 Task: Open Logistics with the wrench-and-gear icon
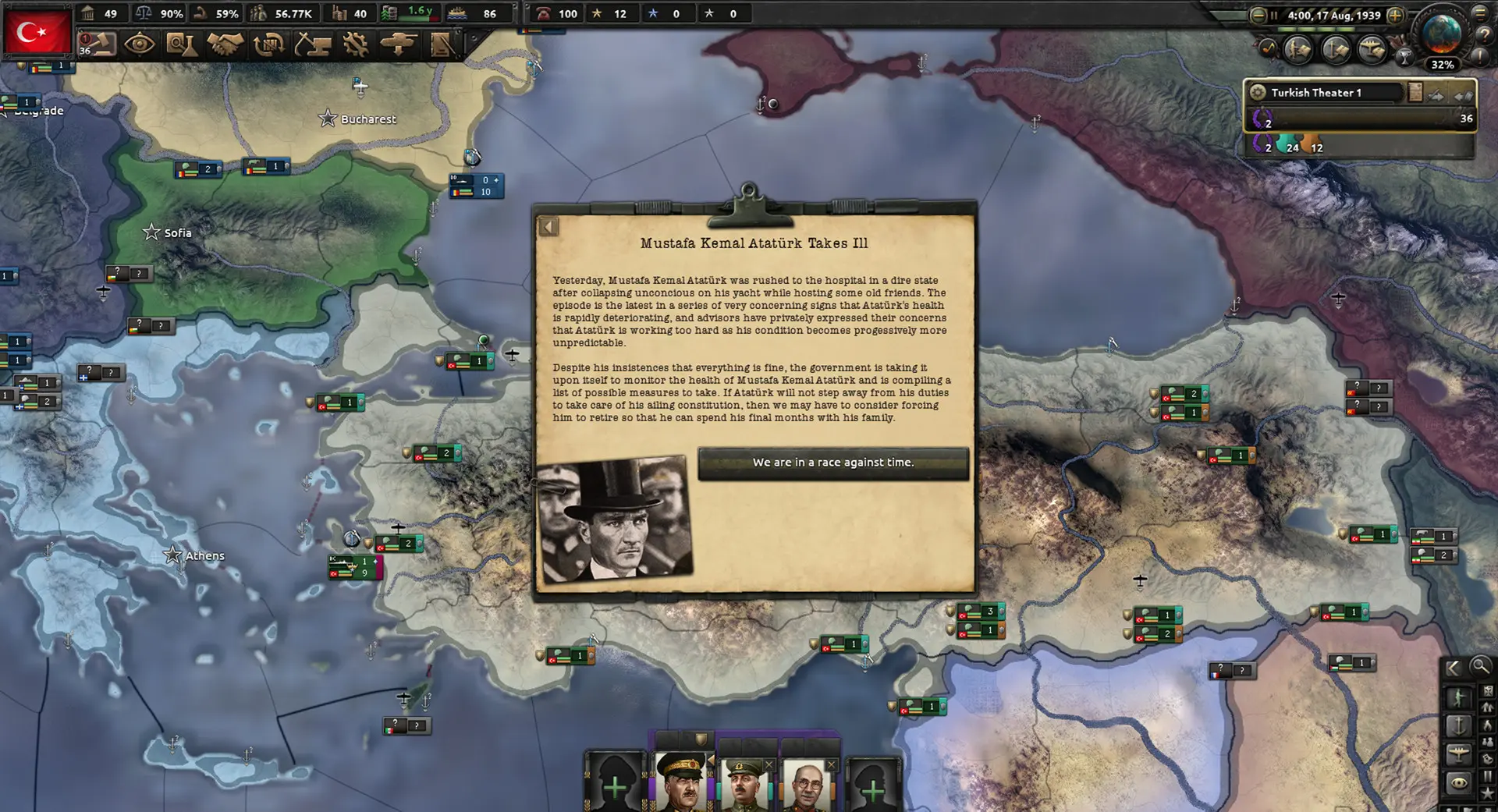(x=355, y=44)
